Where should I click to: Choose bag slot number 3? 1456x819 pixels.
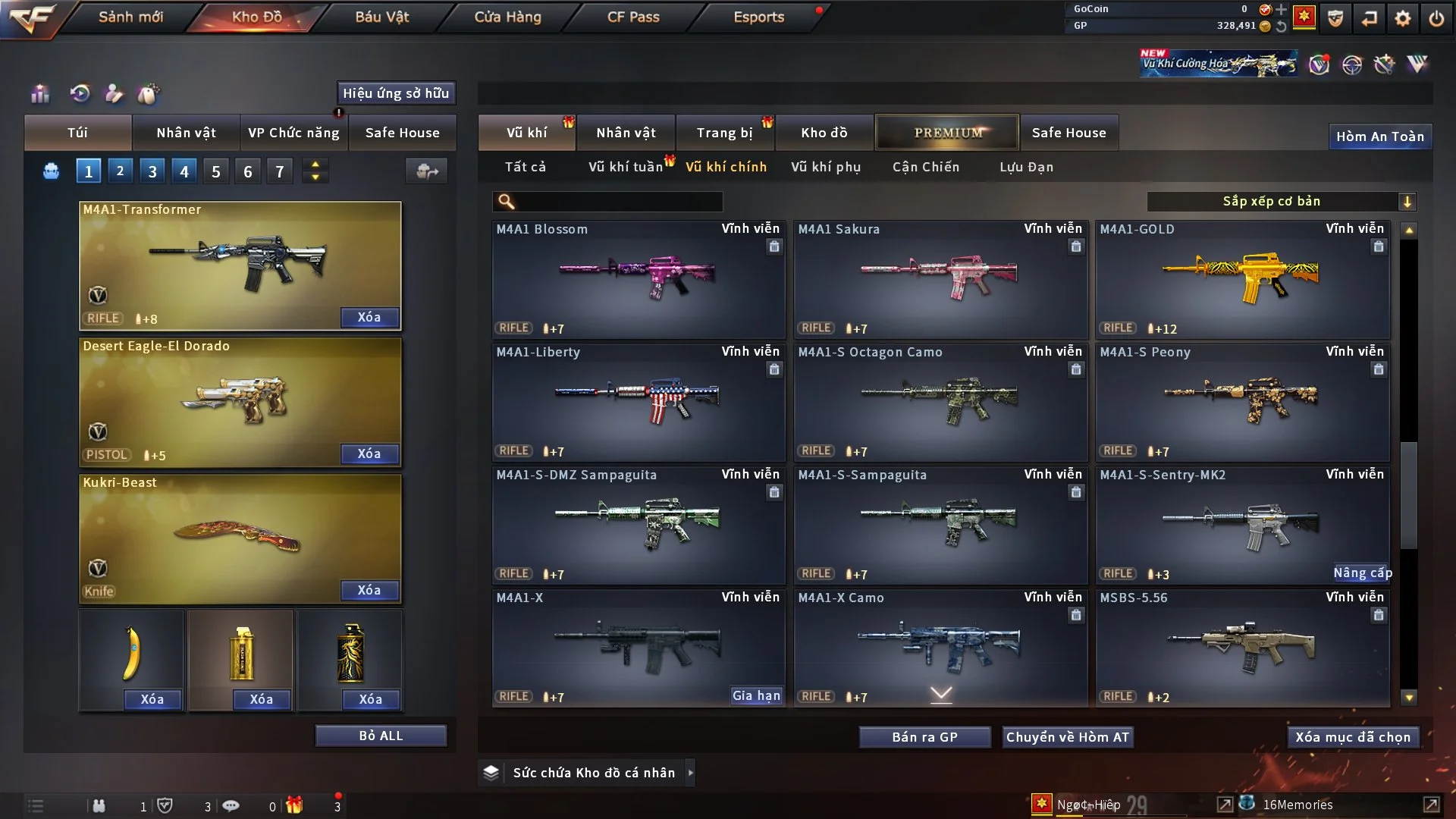click(x=152, y=171)
